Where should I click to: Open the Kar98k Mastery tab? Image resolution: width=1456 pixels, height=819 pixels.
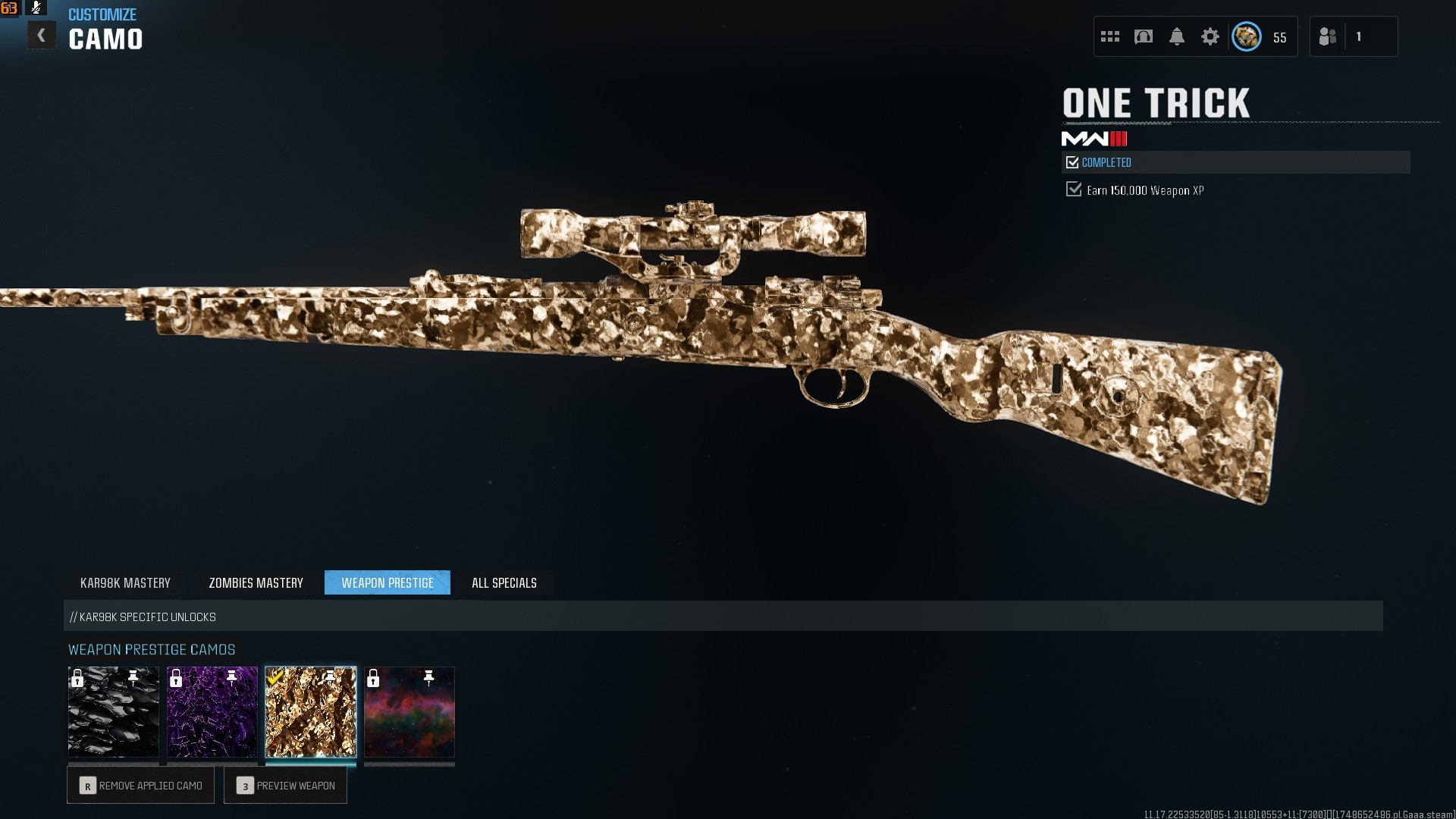[x=125, y=583]
